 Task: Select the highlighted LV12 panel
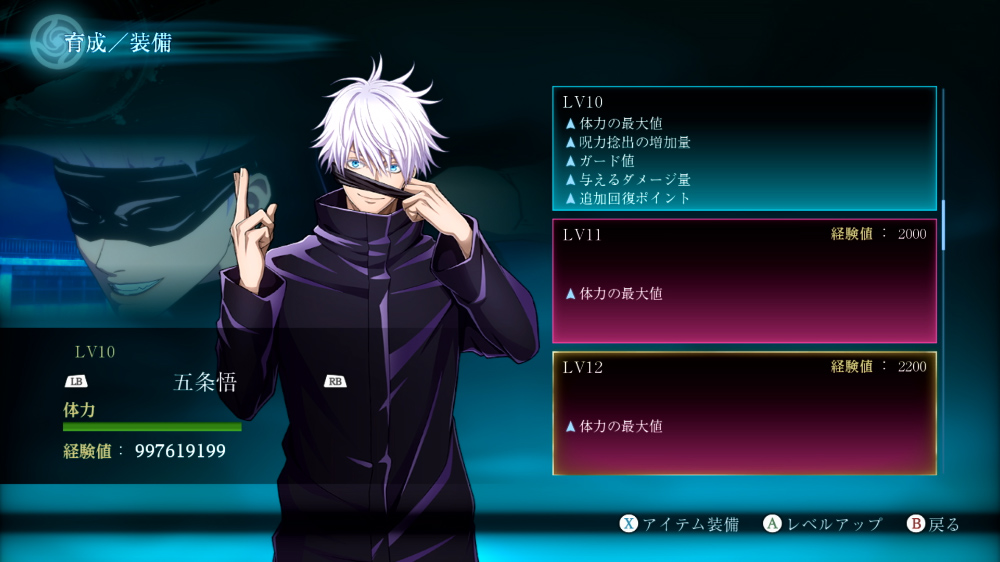[744, 413]
